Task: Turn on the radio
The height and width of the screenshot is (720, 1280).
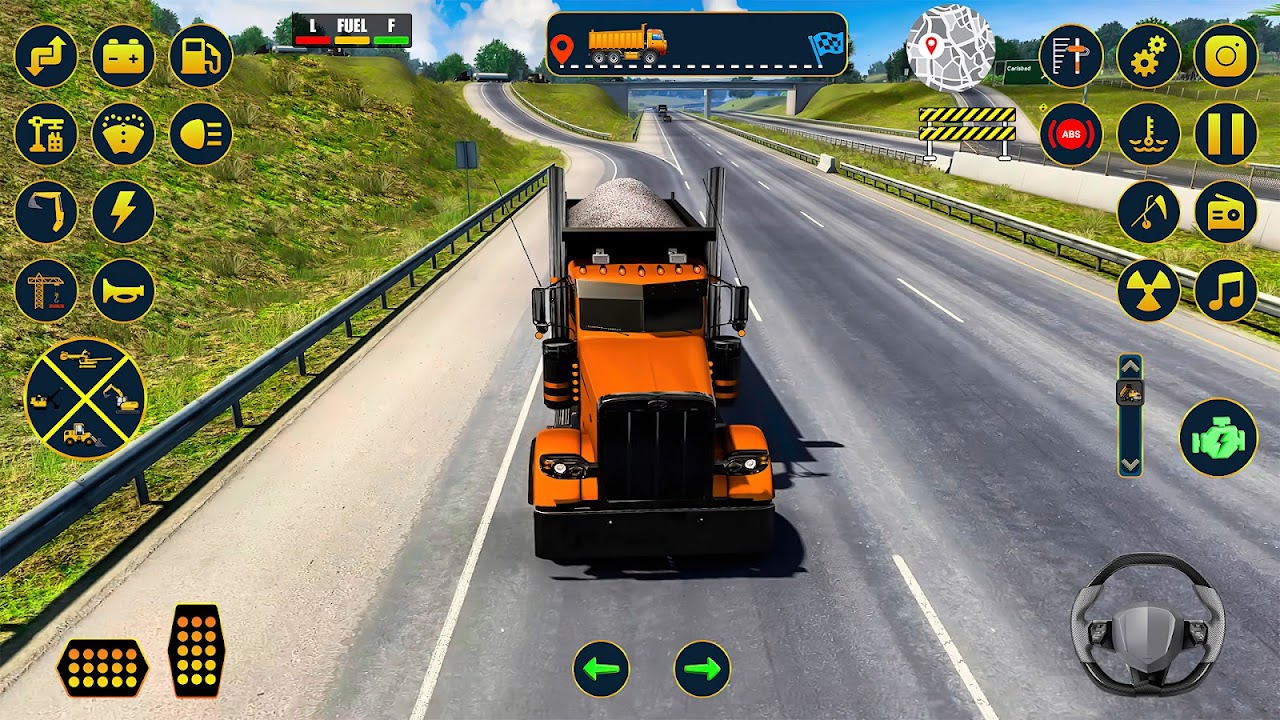Action: coord(1226,212)
